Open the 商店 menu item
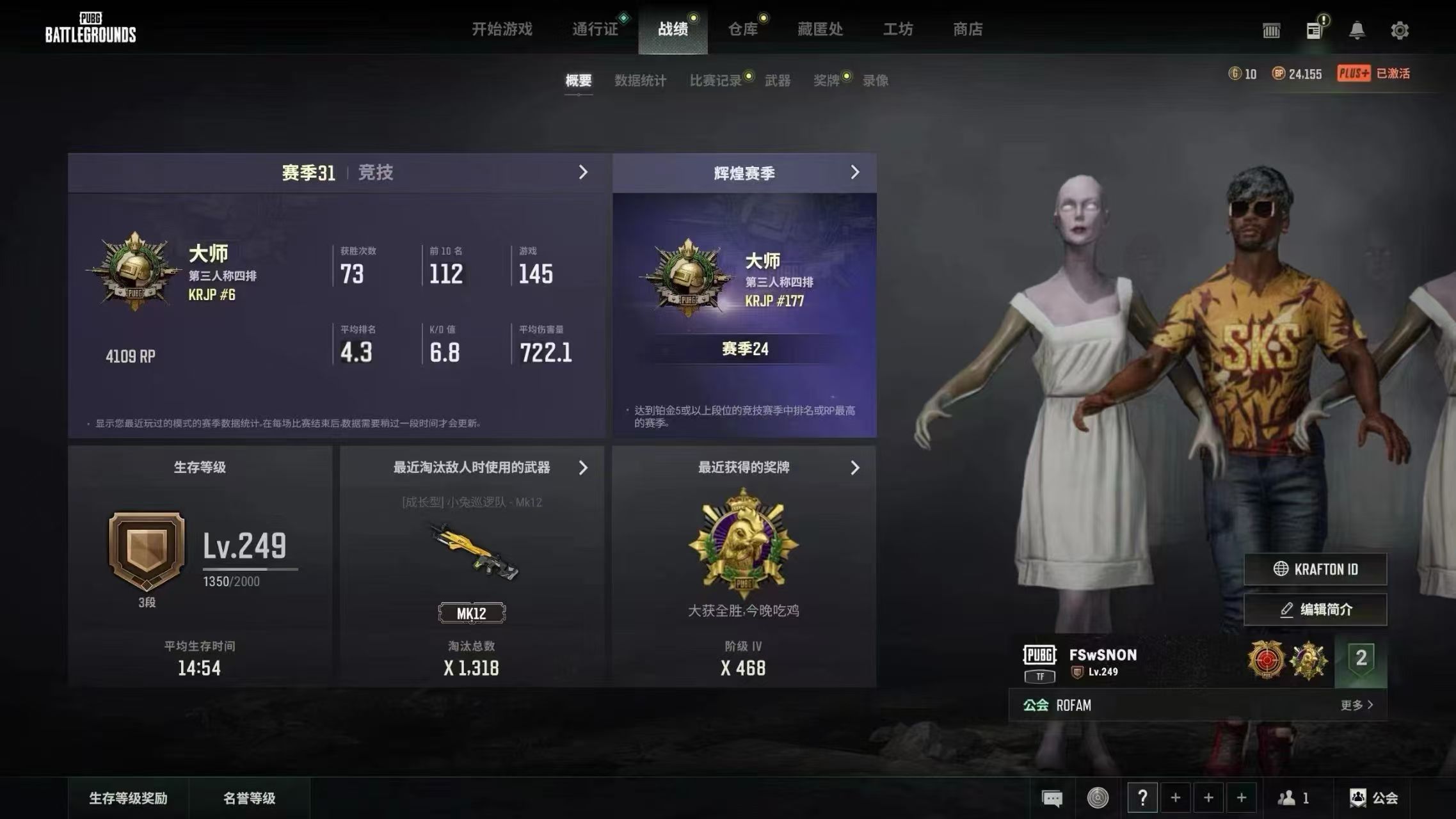1456x819 pixels. 968,29
